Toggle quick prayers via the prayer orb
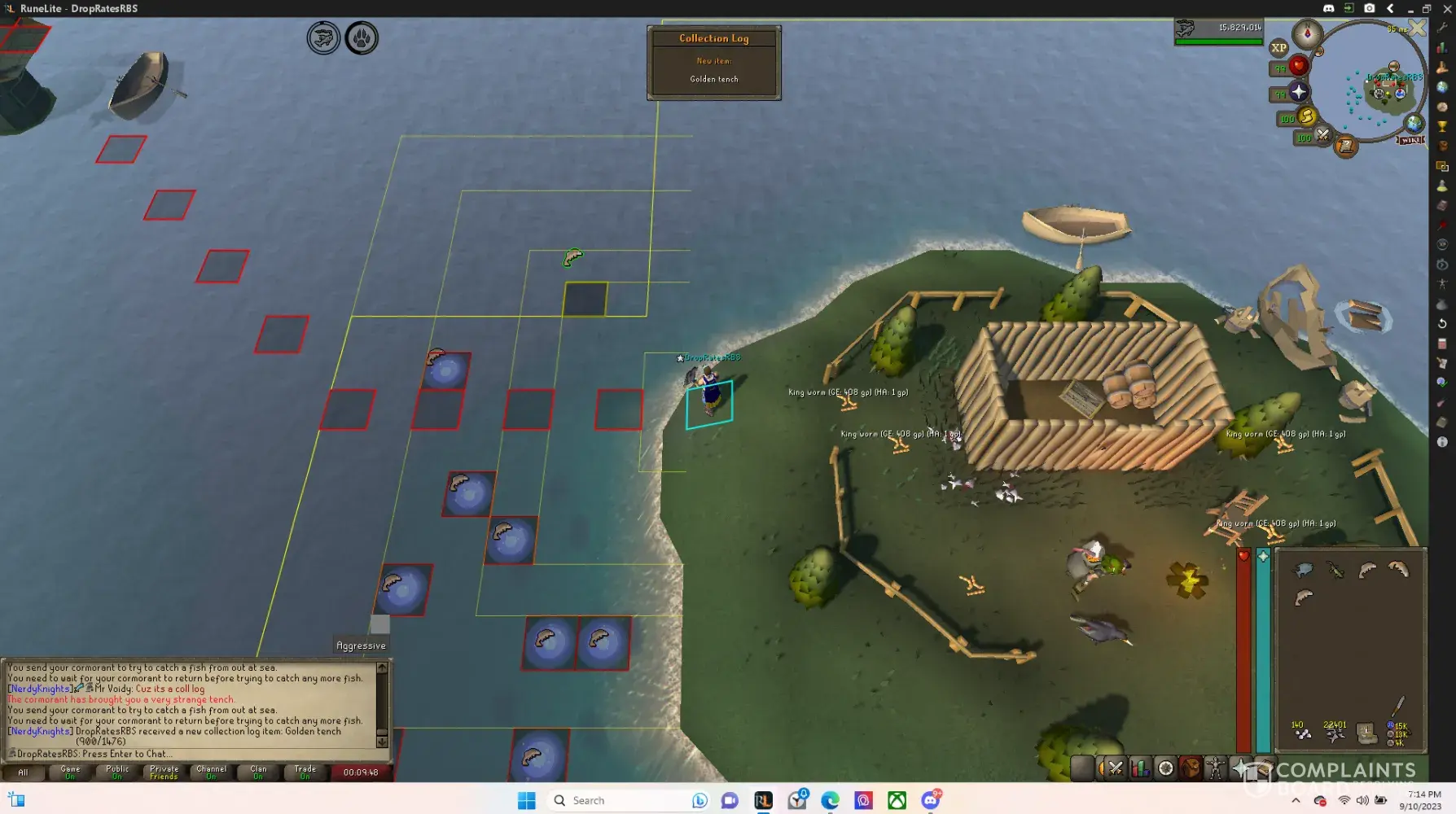Screen dimensions: 1456x814 pyautogui.click(x=1299, y=92)
